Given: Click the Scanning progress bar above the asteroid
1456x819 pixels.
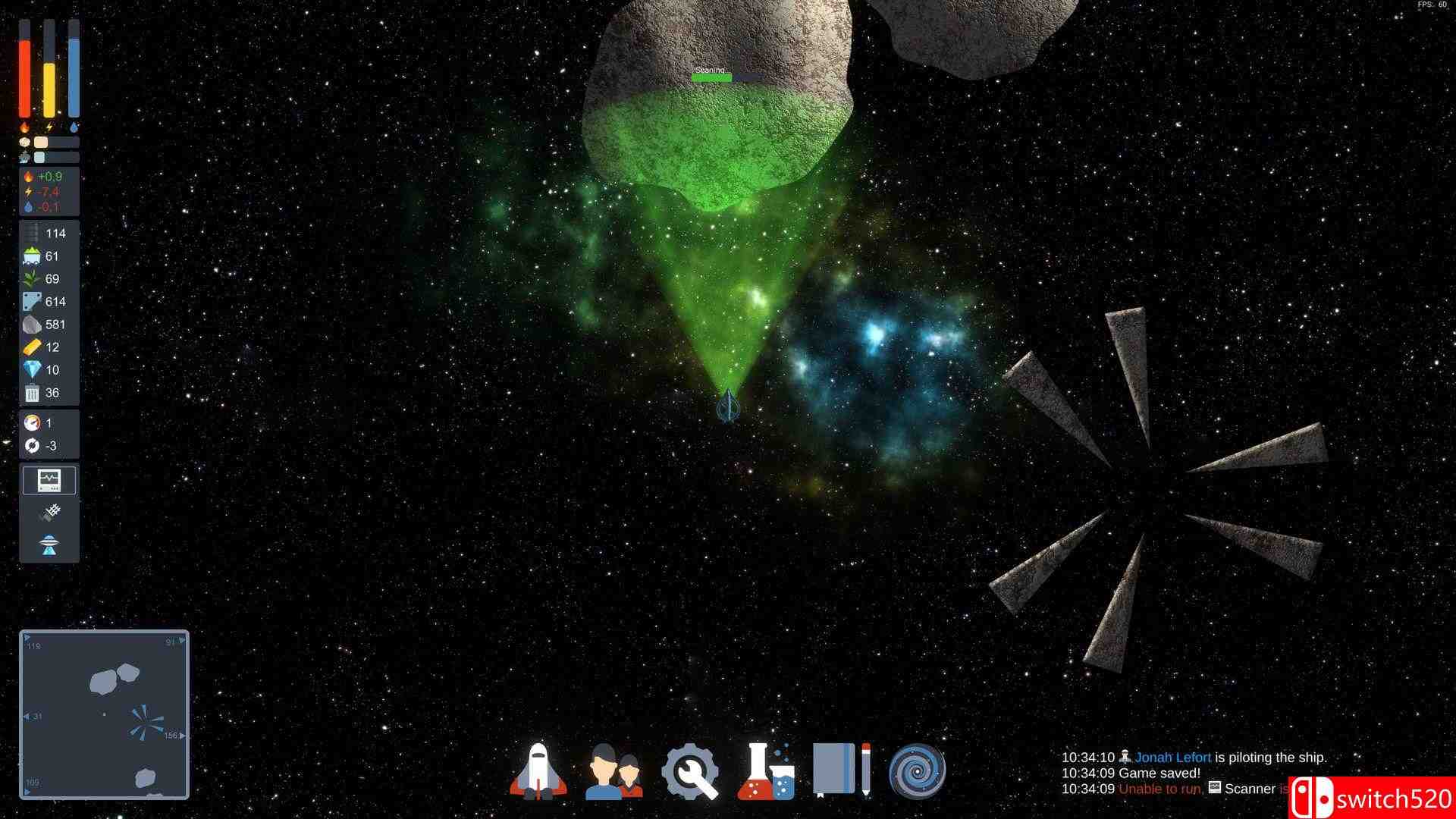Looking at the screenshot, I should pos(713,77).
